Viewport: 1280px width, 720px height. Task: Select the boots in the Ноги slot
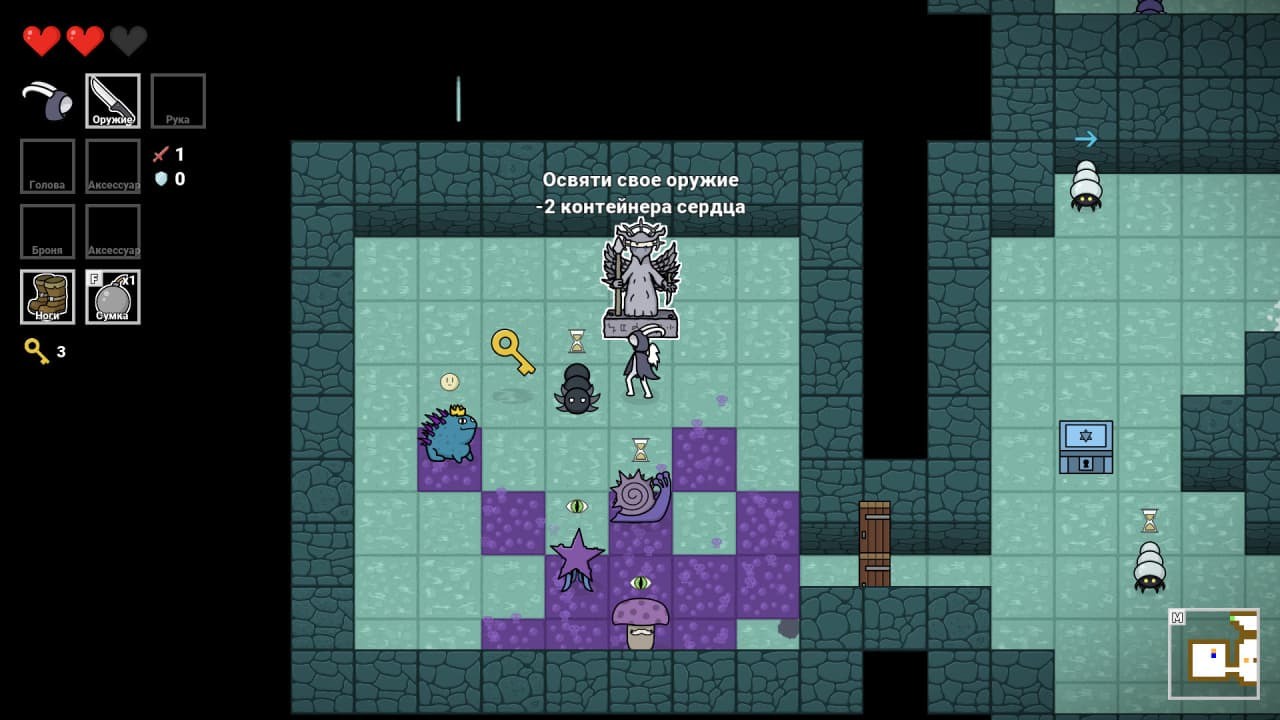(46, 295)
